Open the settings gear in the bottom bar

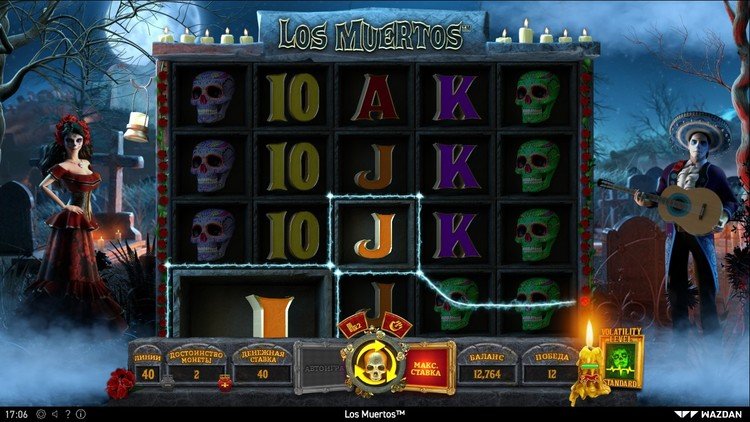(42, 413)
